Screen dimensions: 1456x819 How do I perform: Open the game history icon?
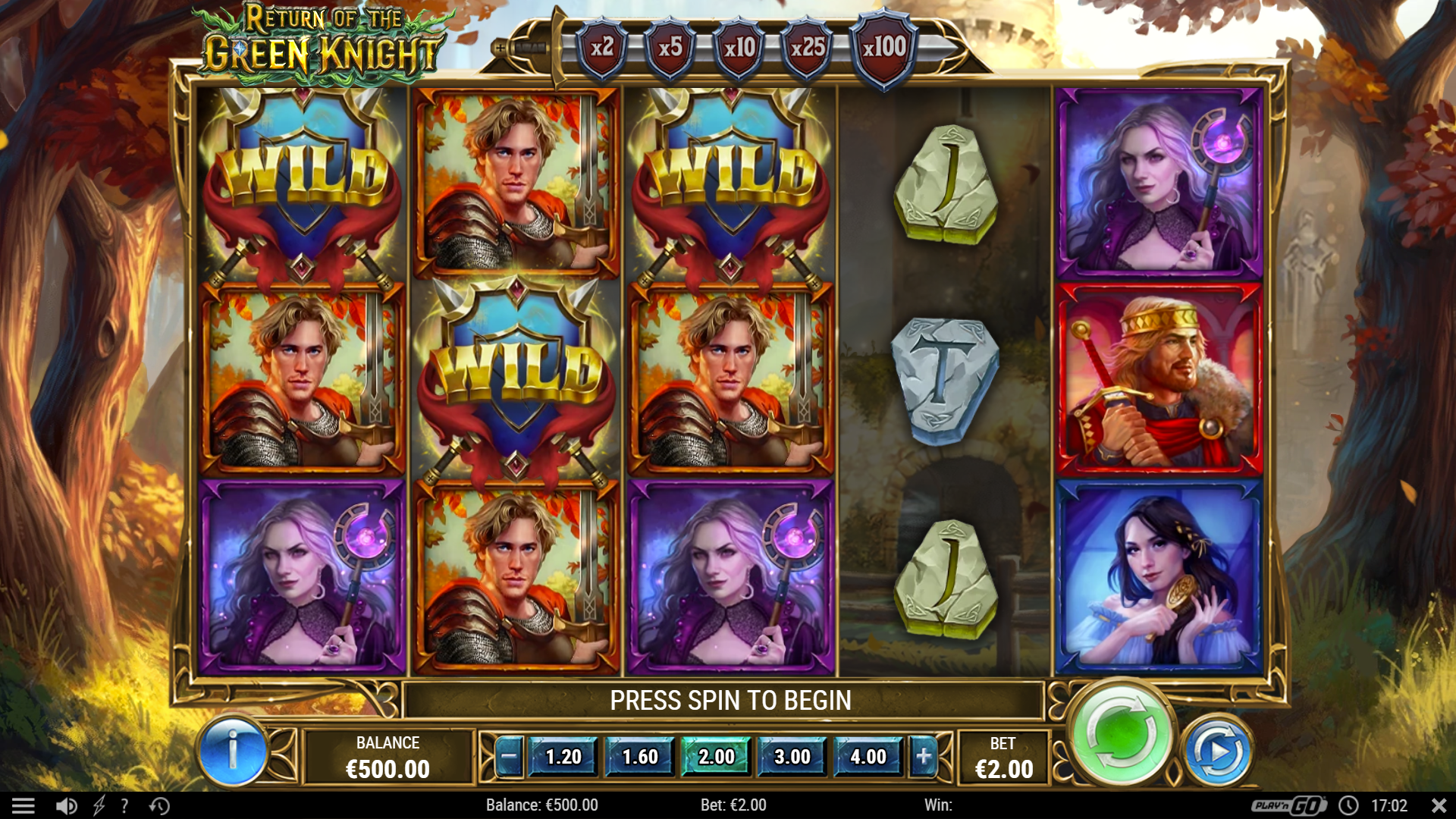click(159, 805)
